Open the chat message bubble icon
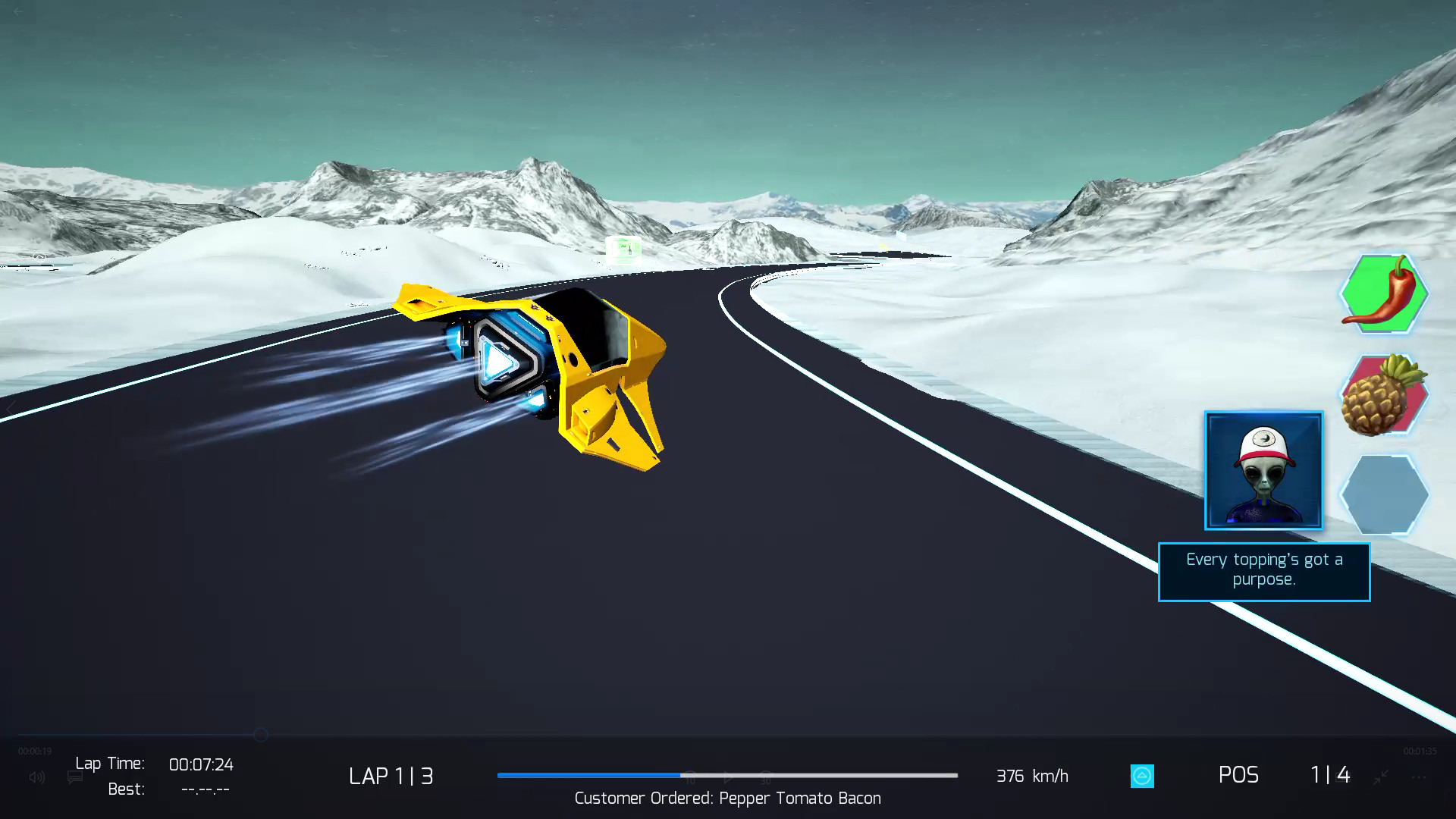Viewport: 1456px width, 819px height. tap(74, 777)
